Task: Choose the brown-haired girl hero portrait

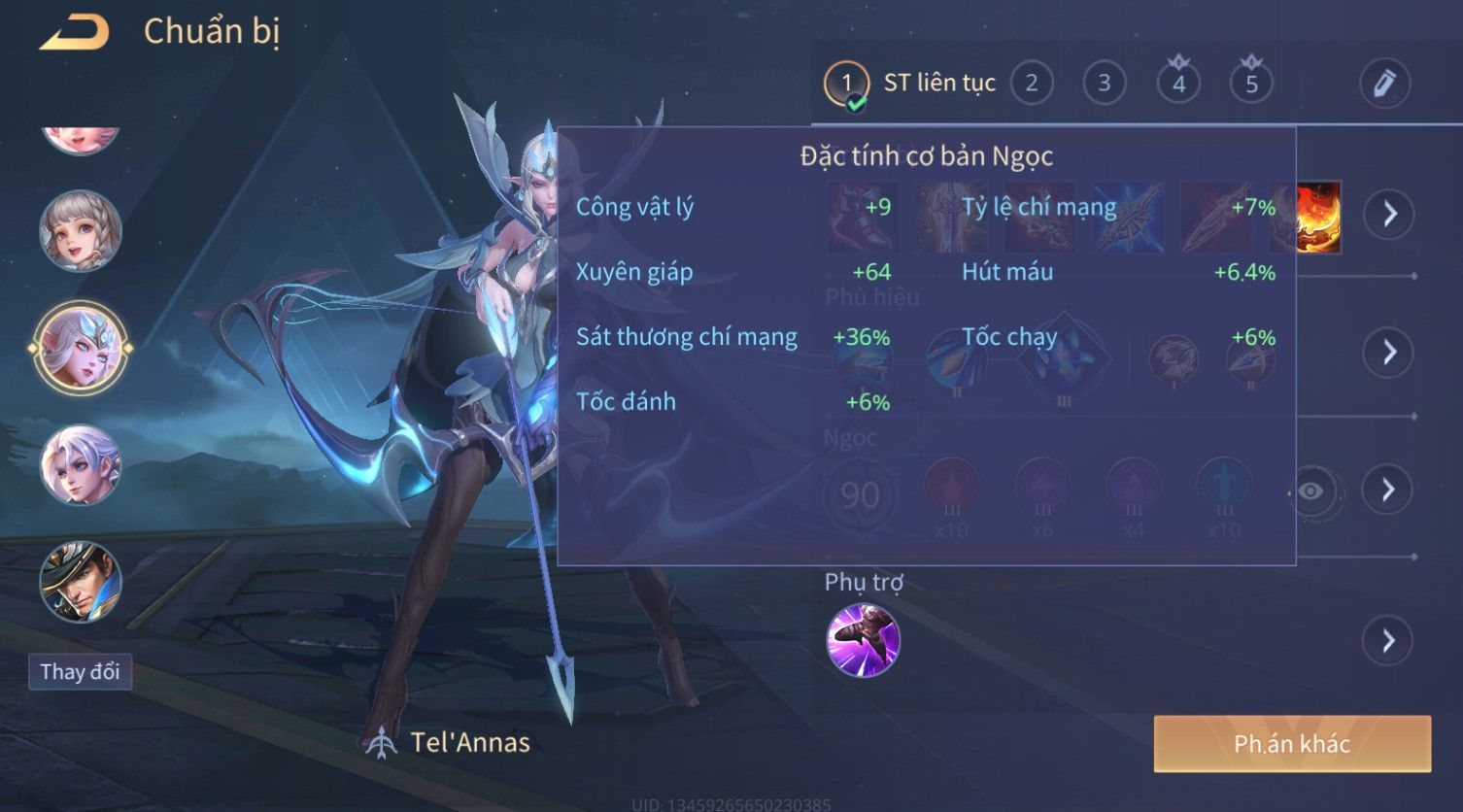Action: click(81, 231)
